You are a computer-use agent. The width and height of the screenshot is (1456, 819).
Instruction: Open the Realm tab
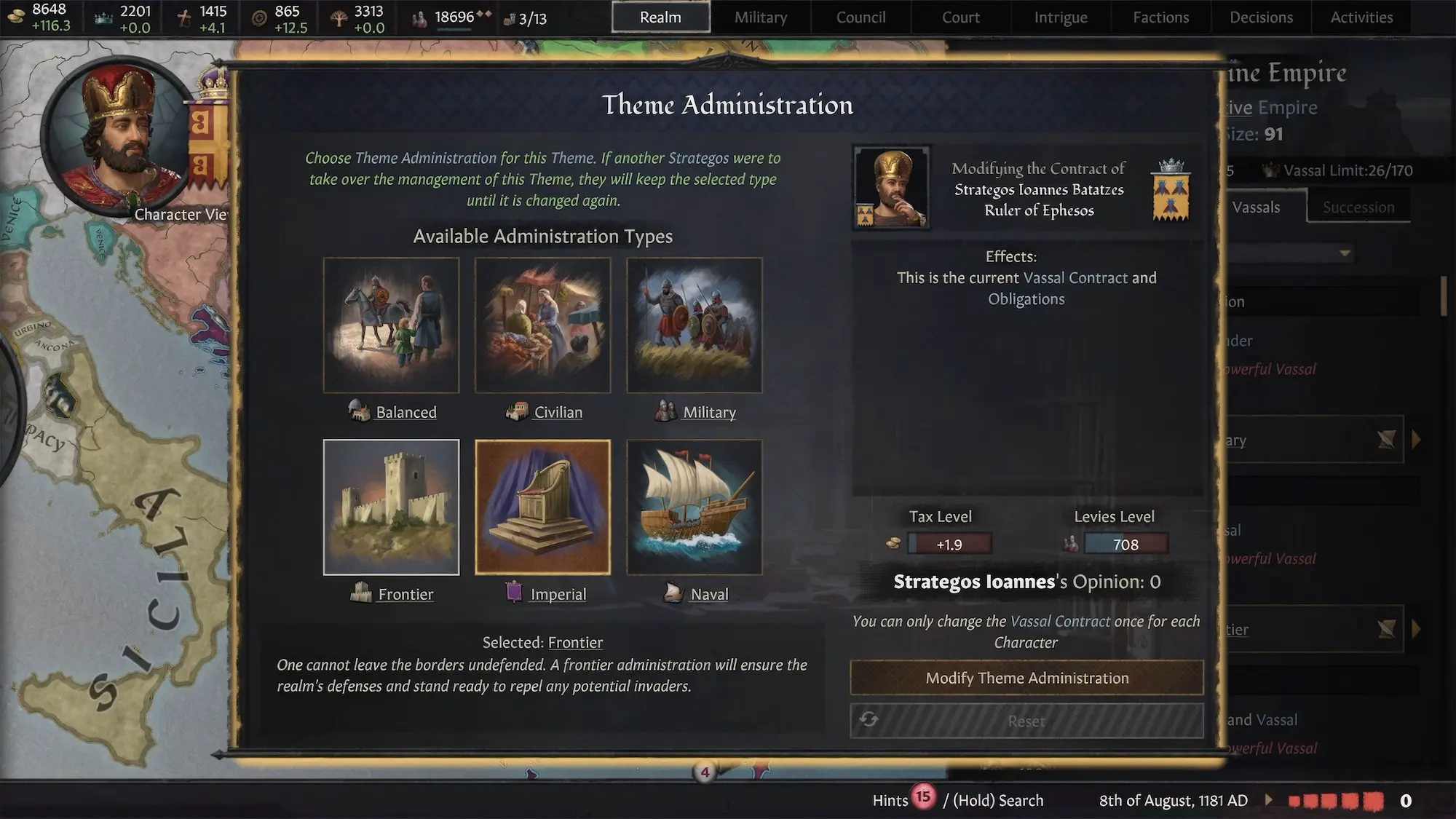pos(660,17)
